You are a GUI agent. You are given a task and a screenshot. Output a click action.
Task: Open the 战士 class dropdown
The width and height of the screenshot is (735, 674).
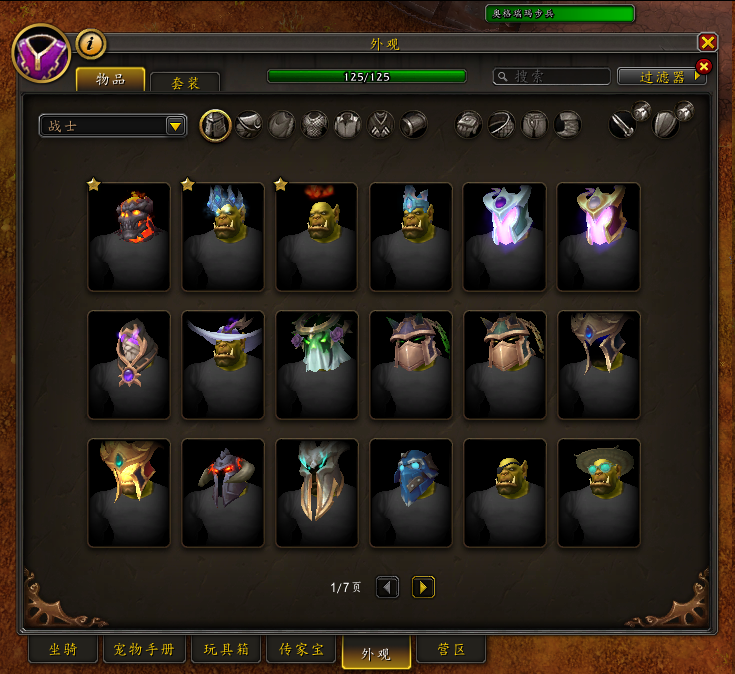[x=113, y=126]
